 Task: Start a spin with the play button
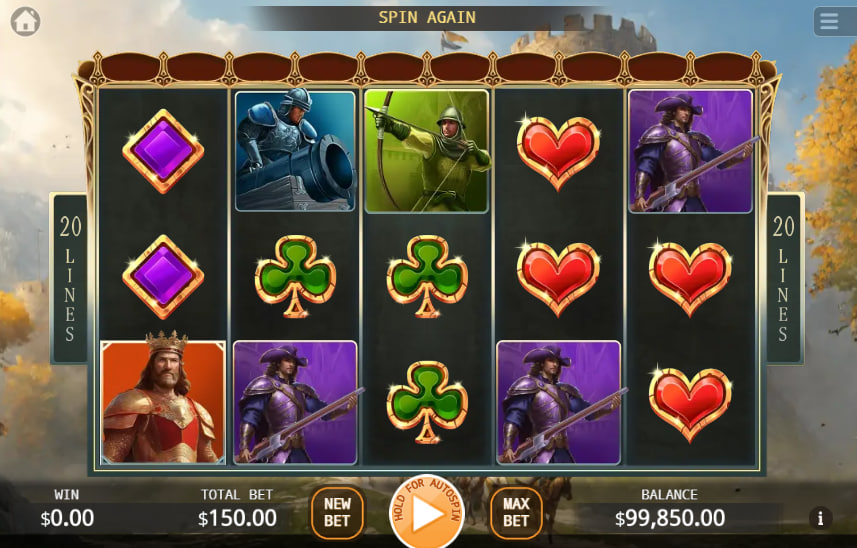pos(427,514)
